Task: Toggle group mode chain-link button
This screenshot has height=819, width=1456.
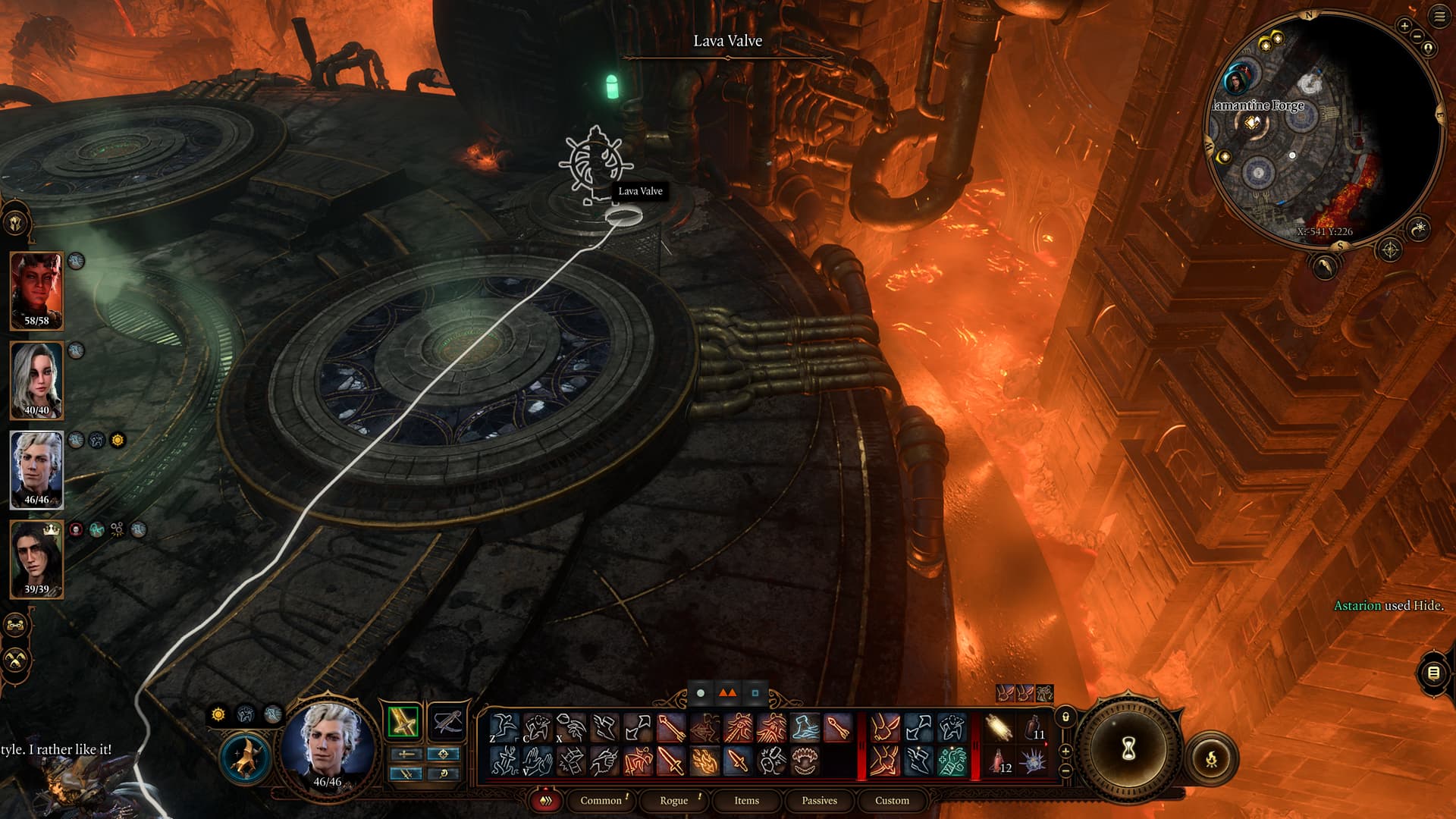Action: (x=16, y=626)
